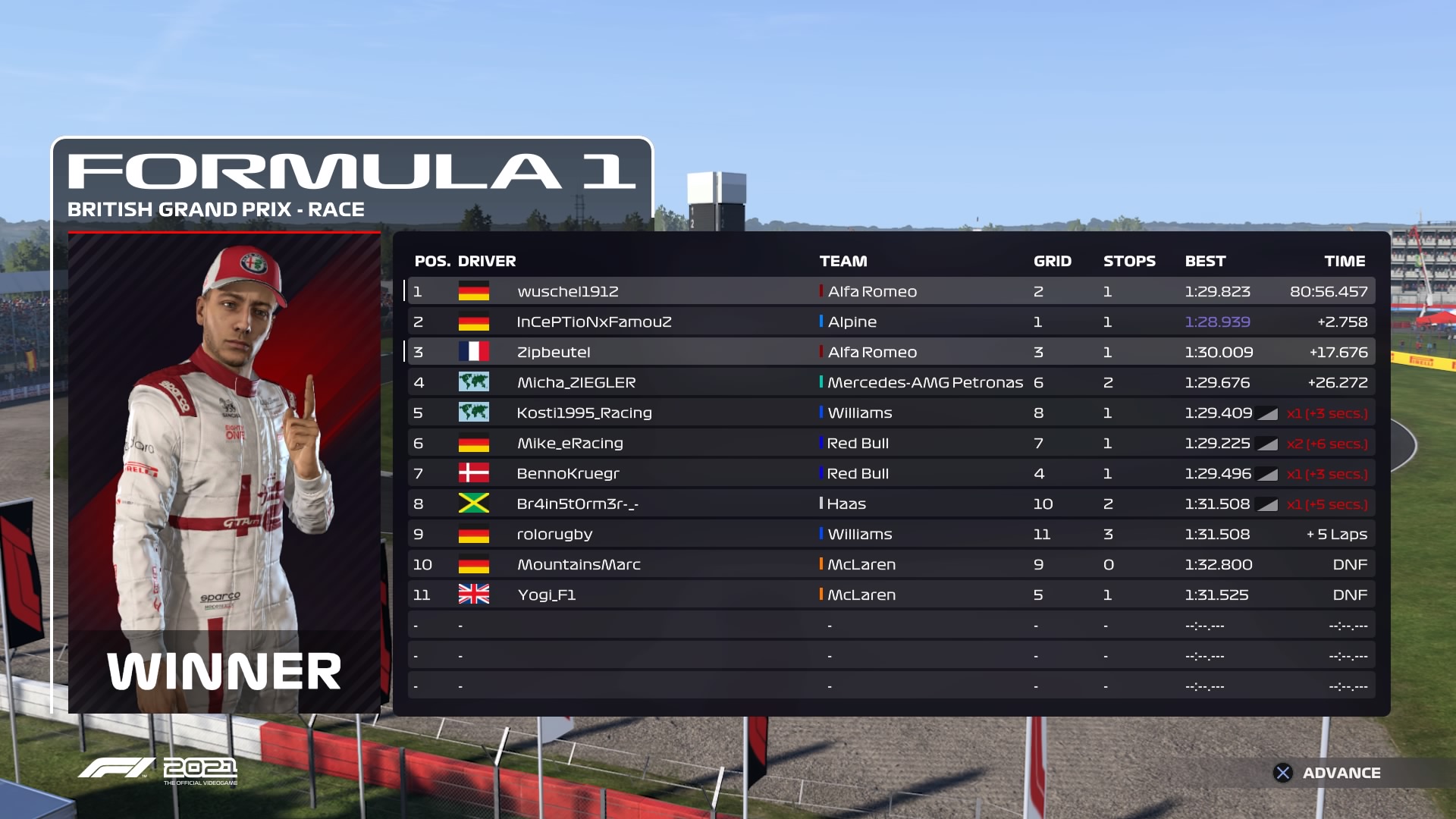Select BennoKruegr's seventh place row

pyautogui.click(x=891, y=473)
